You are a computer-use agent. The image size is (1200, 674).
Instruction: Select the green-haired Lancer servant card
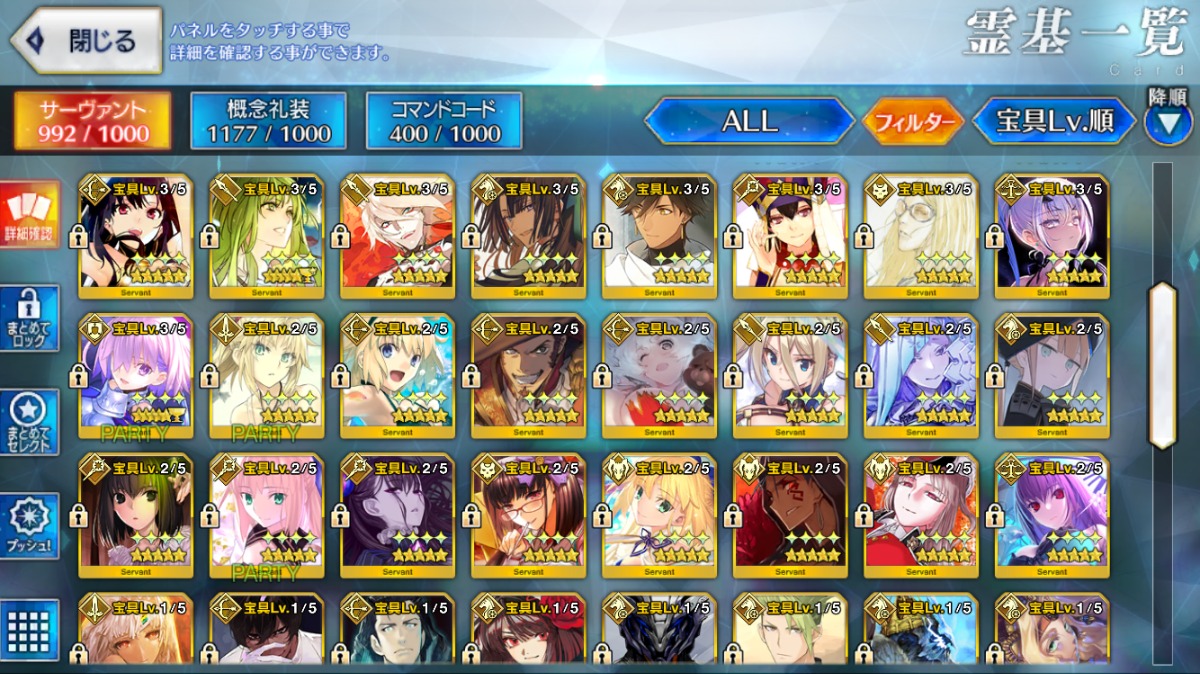266,236
